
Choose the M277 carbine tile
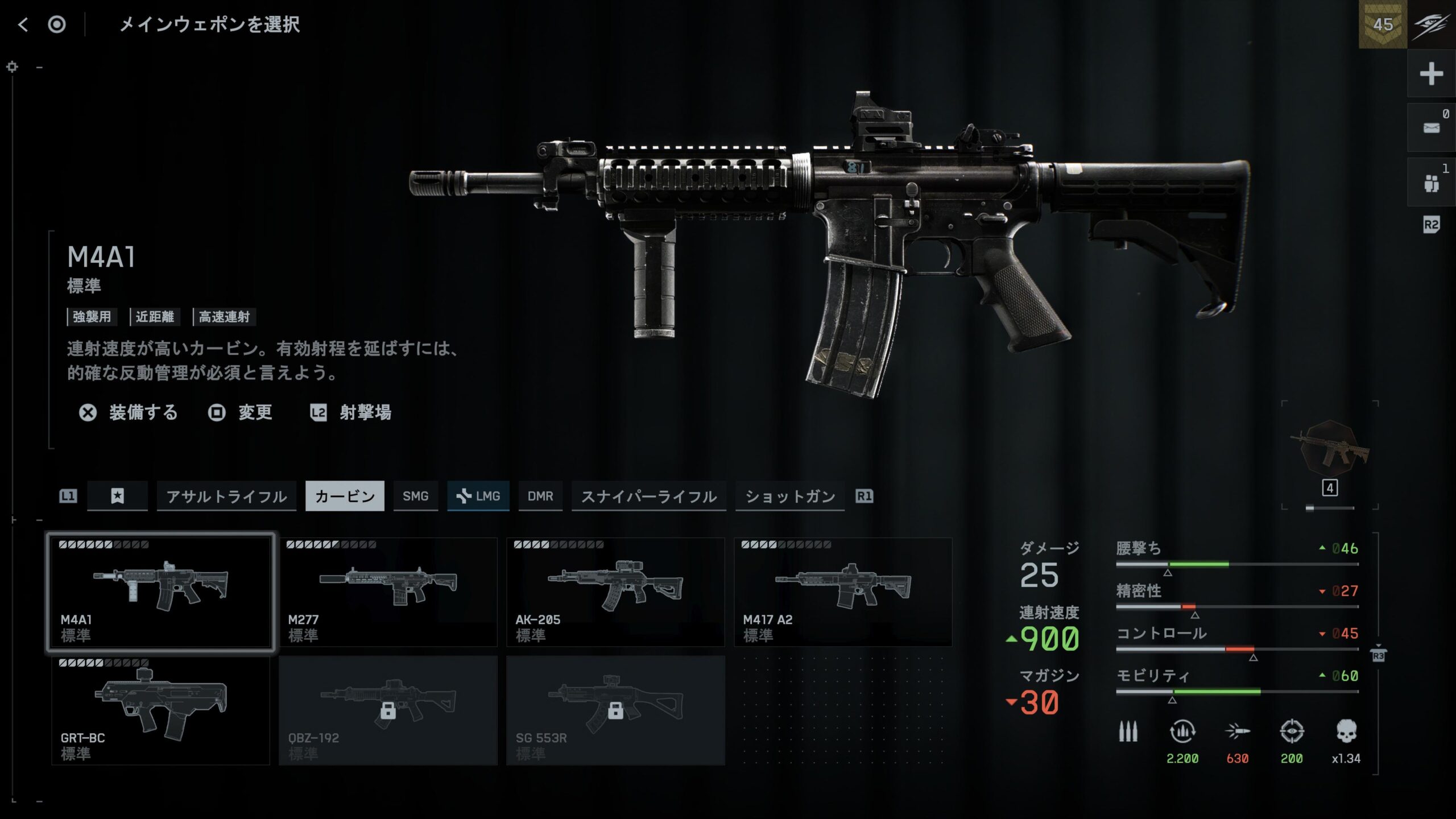(388, 591)
